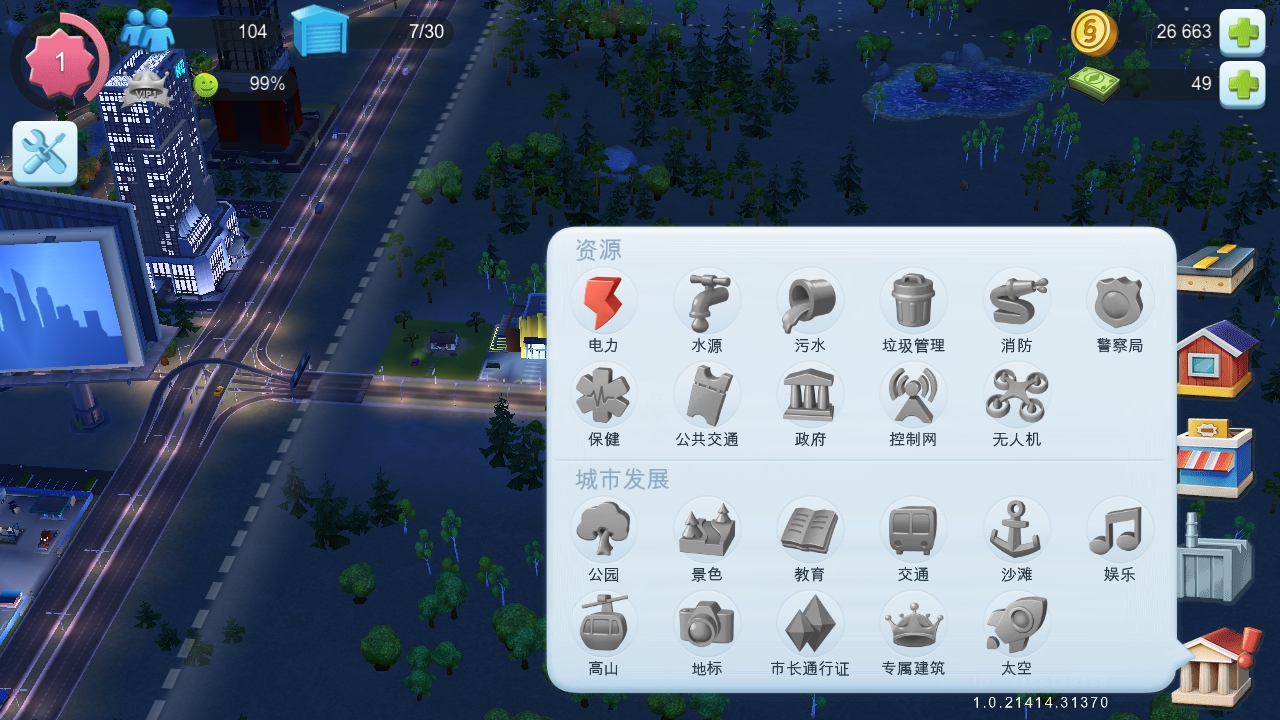Viewport: 1280px width, 720px height.
Task: Select the 水源 water supply icon
Action: pos(708,300)
